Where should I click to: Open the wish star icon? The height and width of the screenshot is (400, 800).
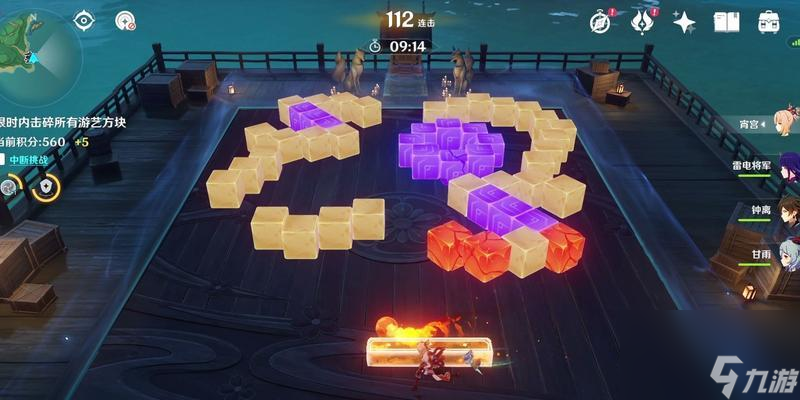[684, 21]
